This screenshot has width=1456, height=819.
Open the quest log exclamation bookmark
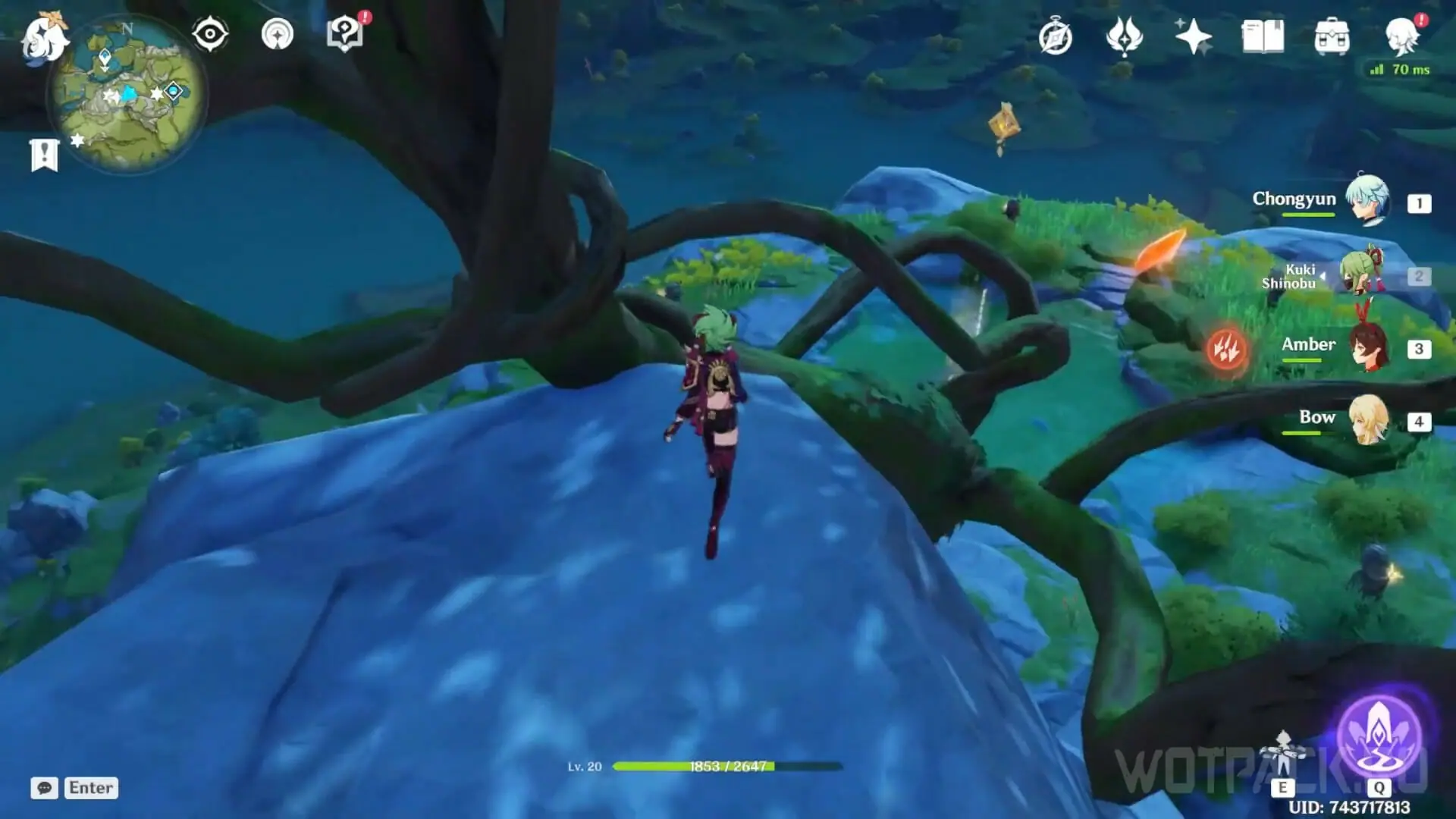point(44,155)
